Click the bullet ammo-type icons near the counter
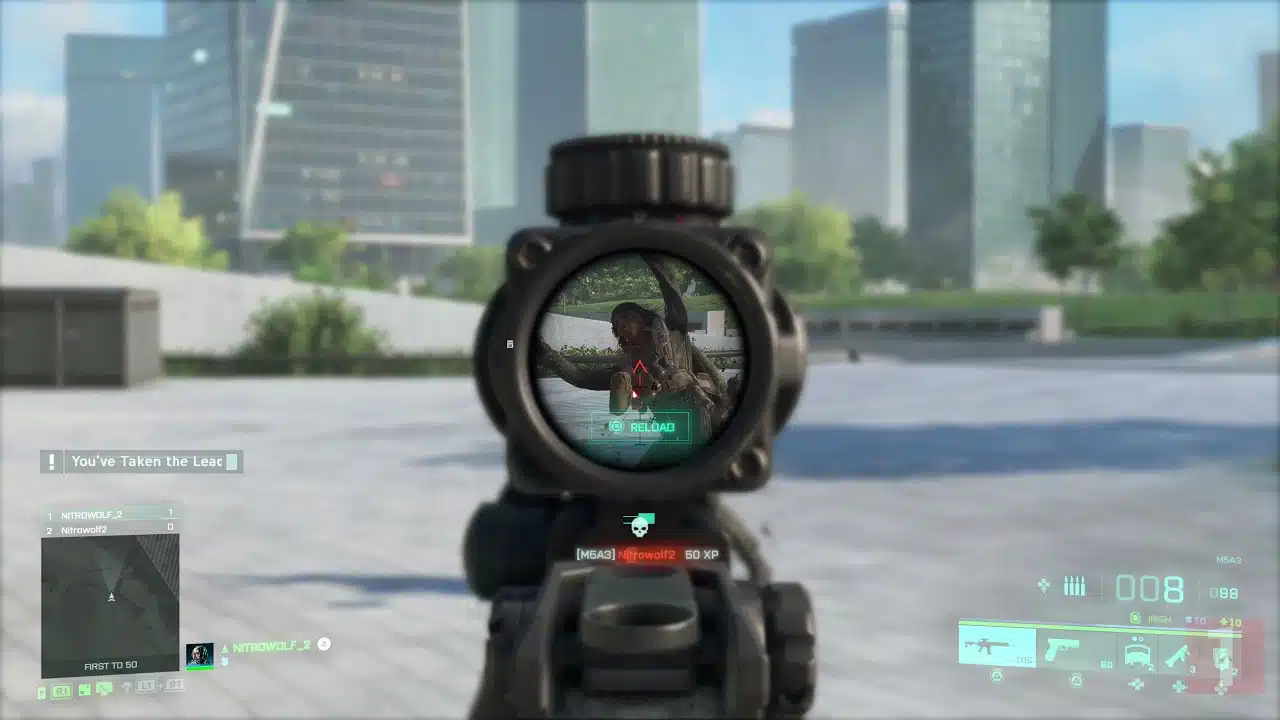This screenshot has height=720, width=1280. click(x=1074, y=585)
